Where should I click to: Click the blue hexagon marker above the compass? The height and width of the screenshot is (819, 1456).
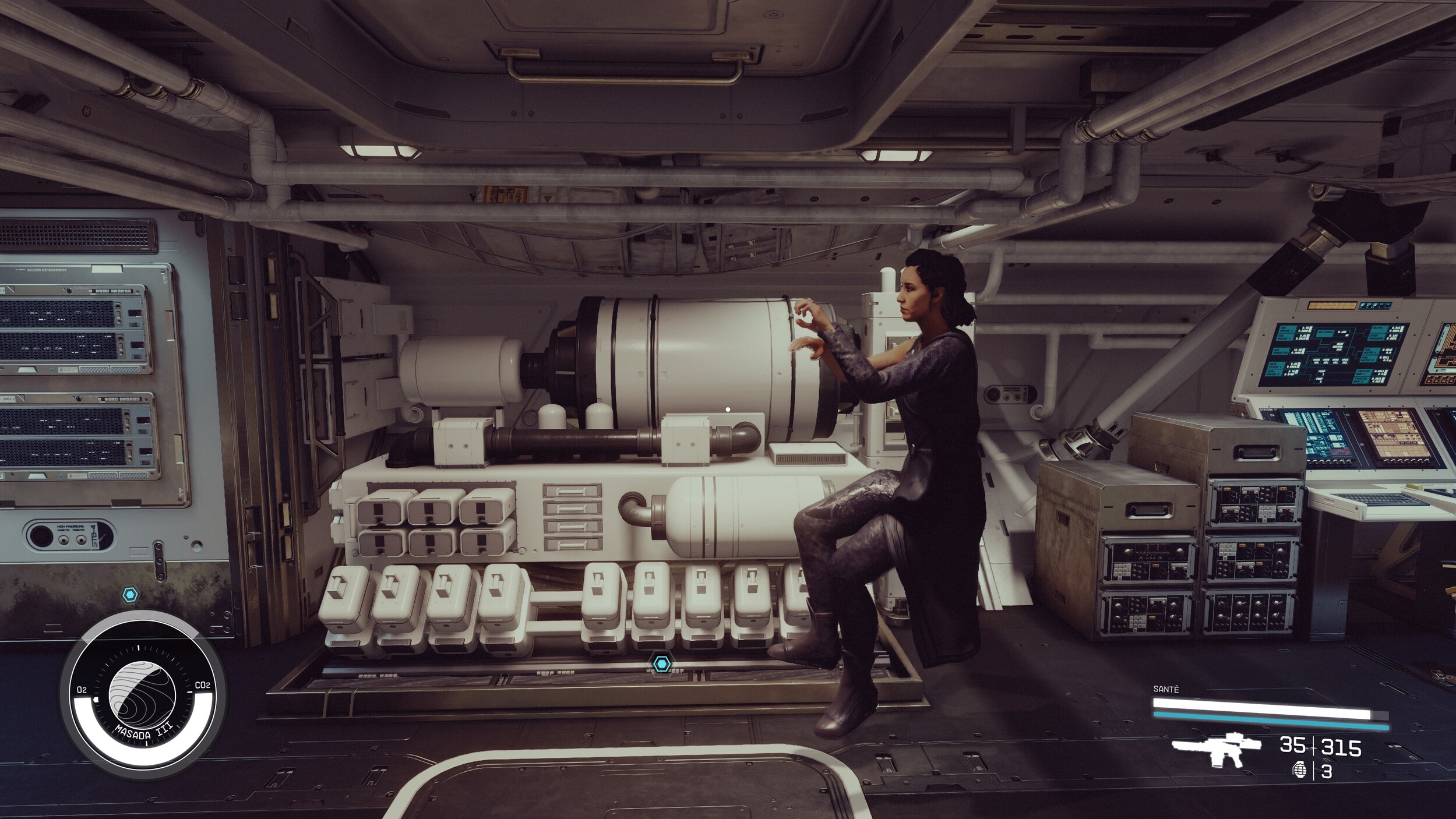pos(131,595)
